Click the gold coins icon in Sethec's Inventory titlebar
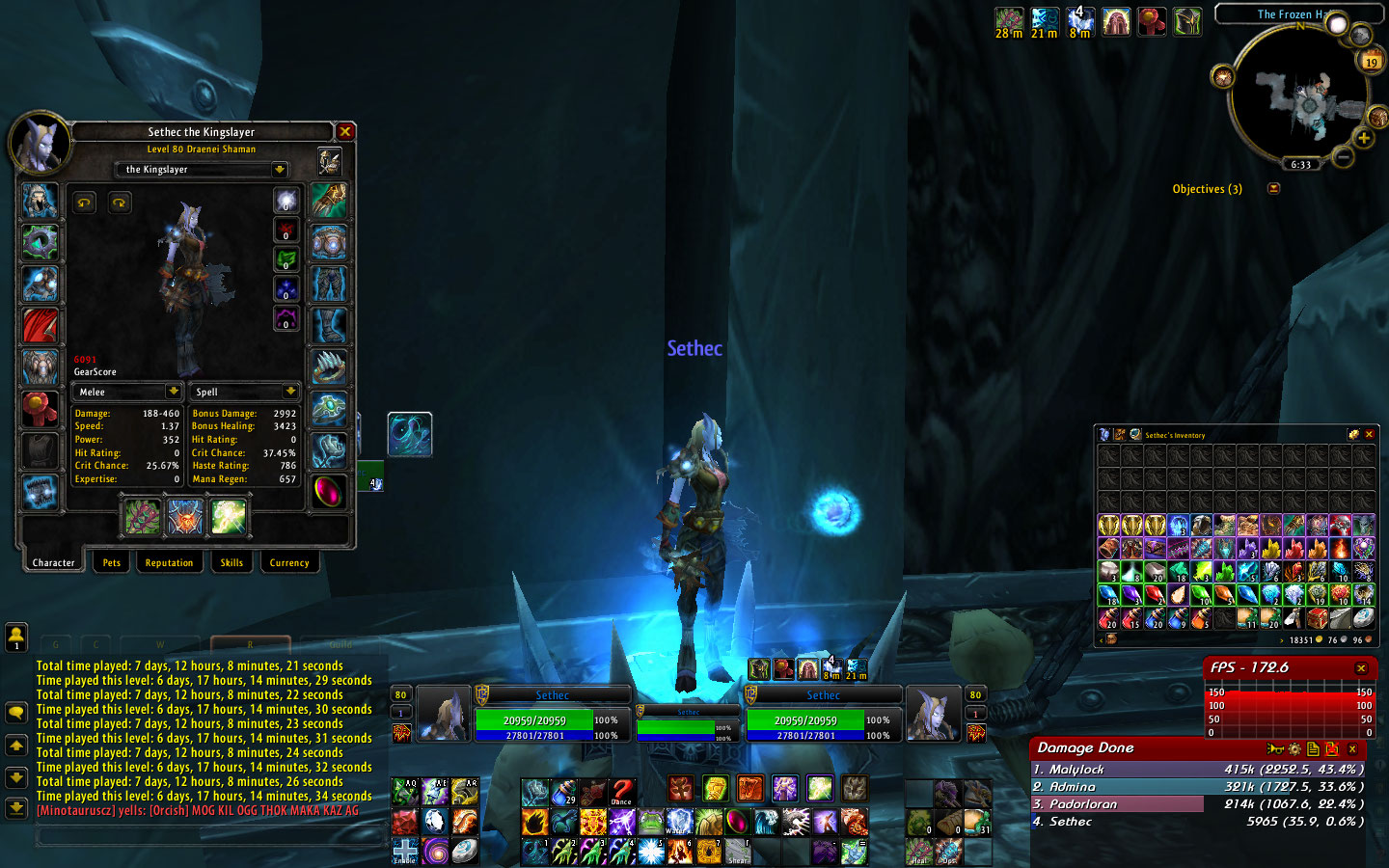 (1353, 434)
